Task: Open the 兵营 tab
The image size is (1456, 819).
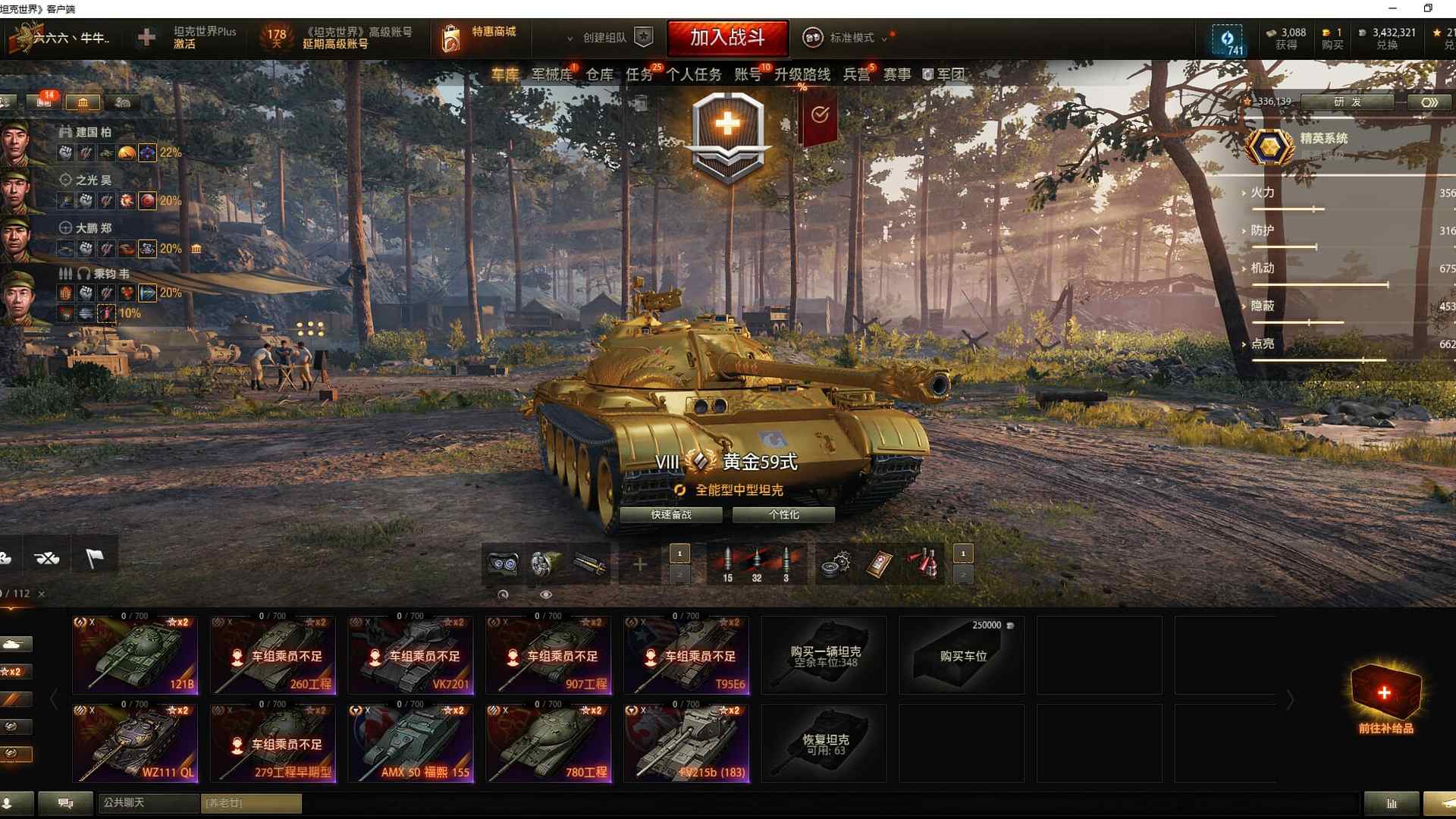Action: [x=857, y=74]
